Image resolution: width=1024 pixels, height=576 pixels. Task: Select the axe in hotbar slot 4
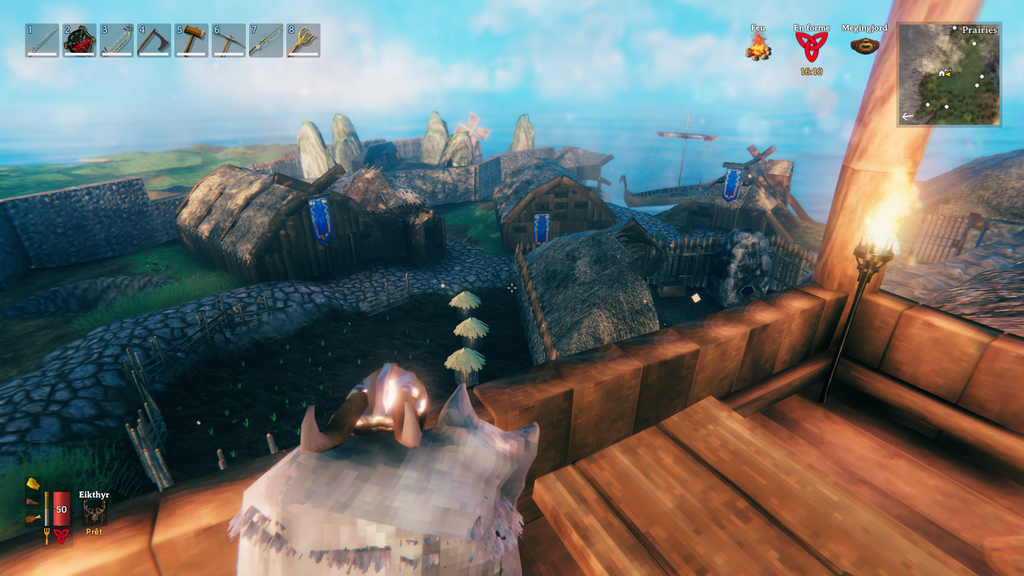154,40
